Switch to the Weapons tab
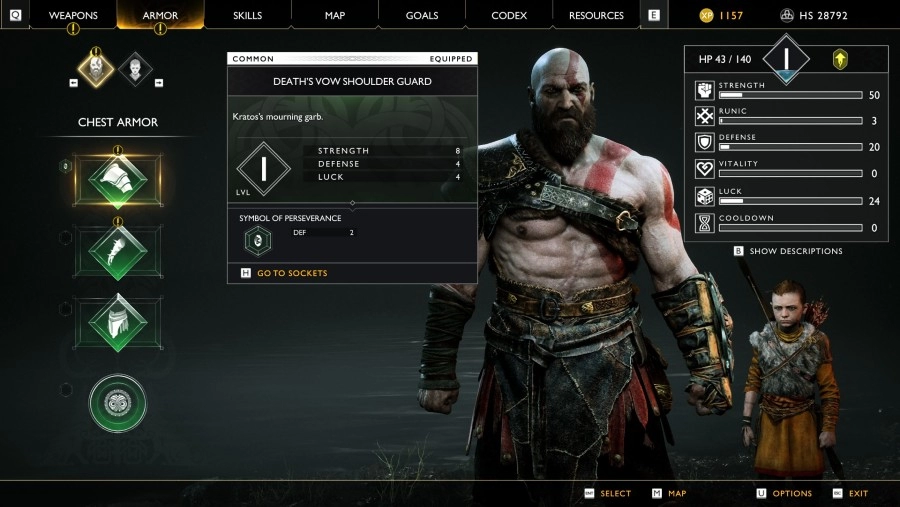The height and width of the screenshot is (507, 900). tap(73, 15)
